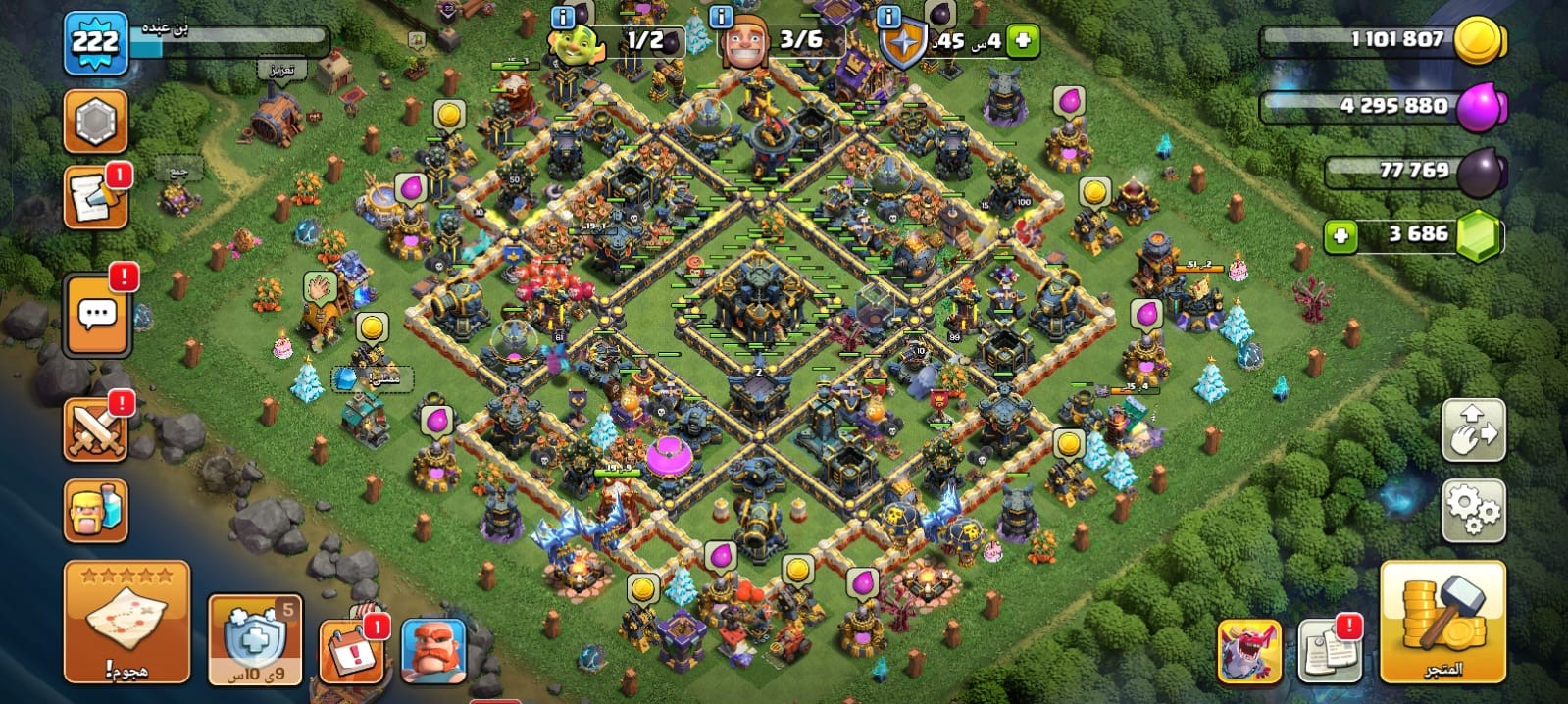This screenshot has height=704, width=1568.
Task: Open the Settings gears button
Action: click(x=1473, y=510)
